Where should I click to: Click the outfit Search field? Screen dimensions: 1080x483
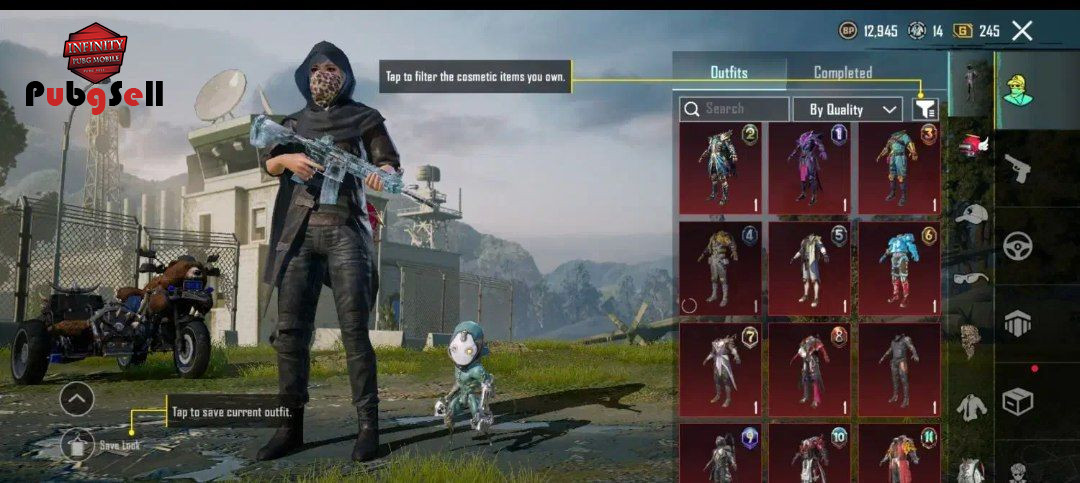point(734,109)
